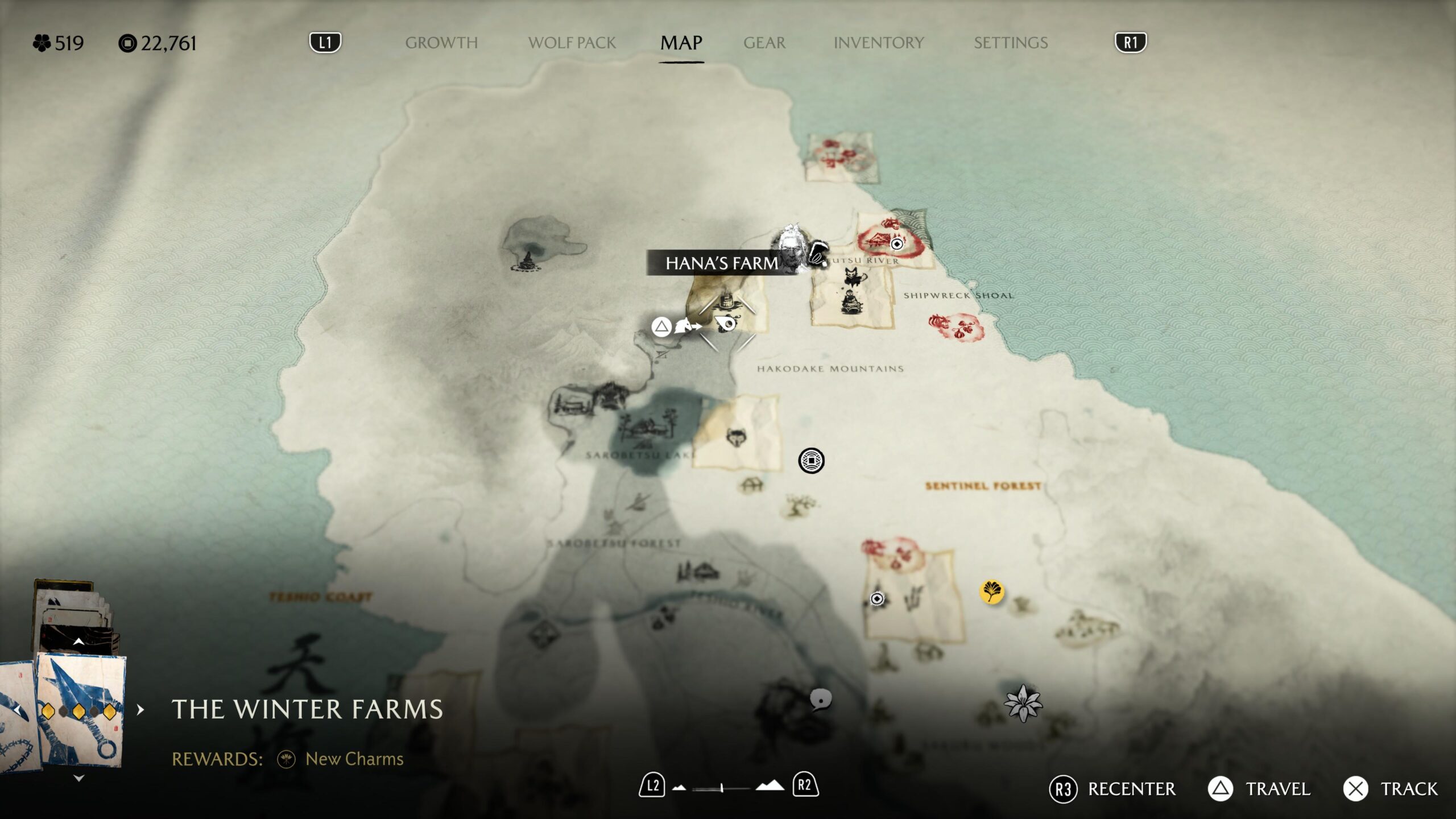The height and width of the screenshot is (819, 1456).
Task: Show the previous quest card with up arrow
Action: (79, 642)
